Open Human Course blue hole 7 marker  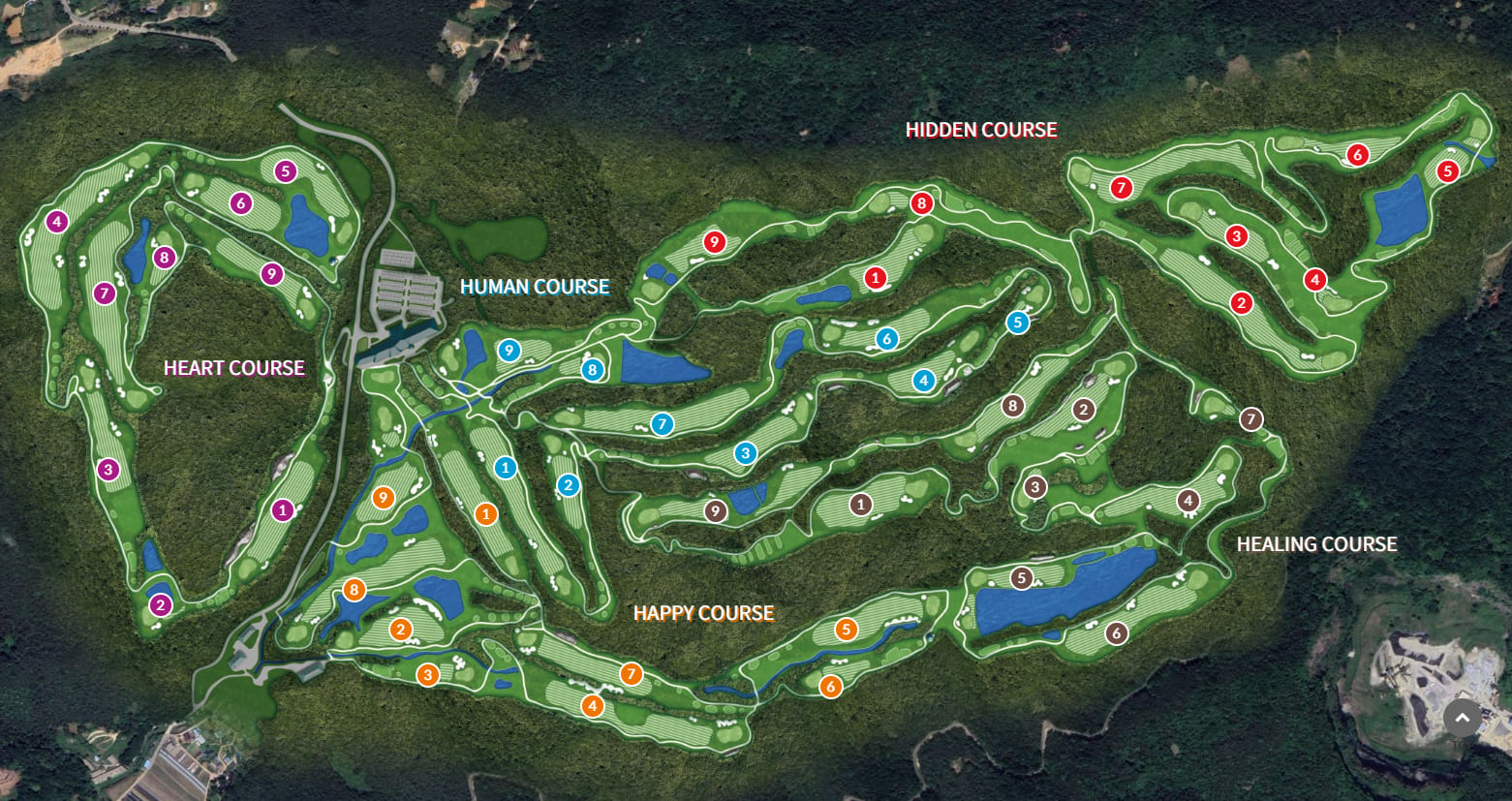click(x=662, y=424)
